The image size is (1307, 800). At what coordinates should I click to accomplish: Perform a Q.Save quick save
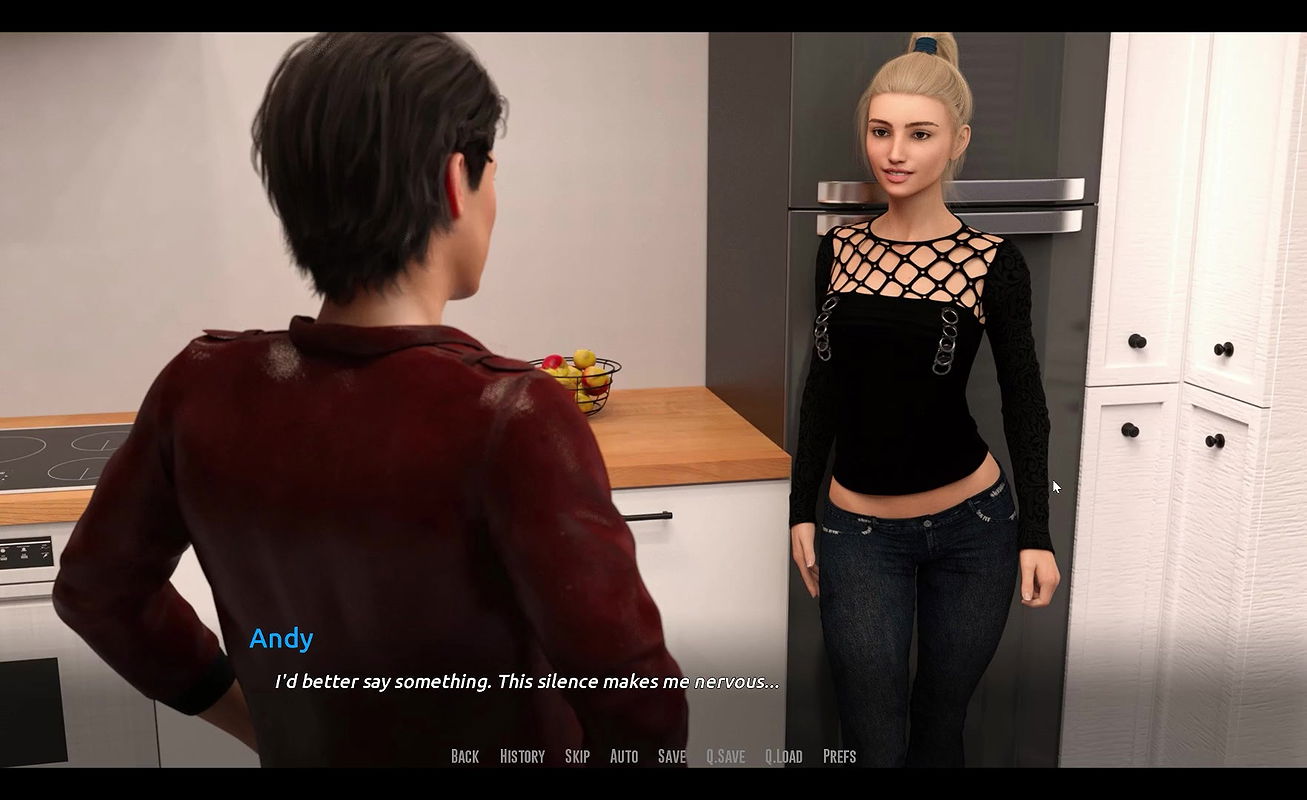pos(725,756)
